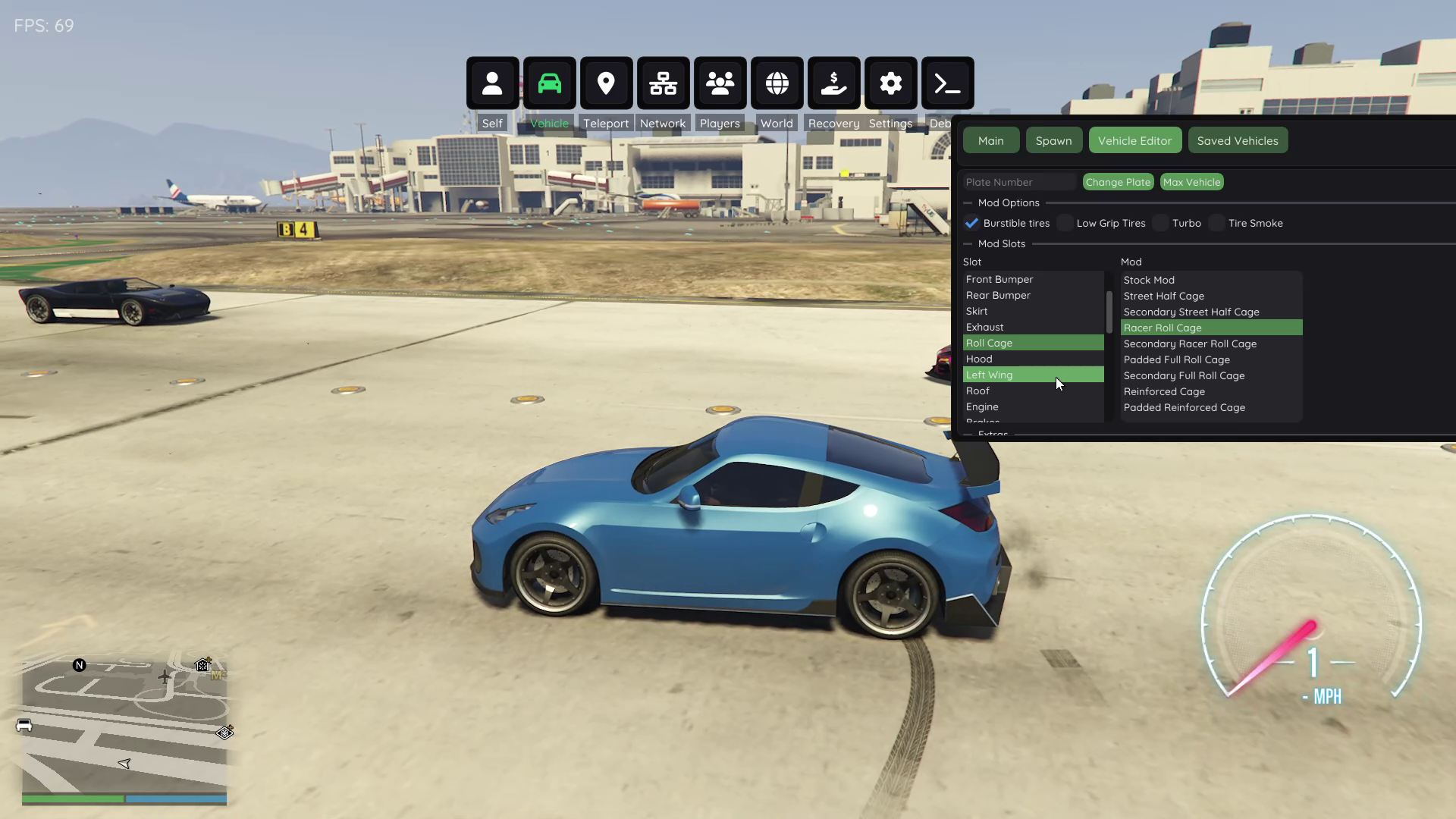
Task: Open the World options tab
Action: (x=777, y=83)
